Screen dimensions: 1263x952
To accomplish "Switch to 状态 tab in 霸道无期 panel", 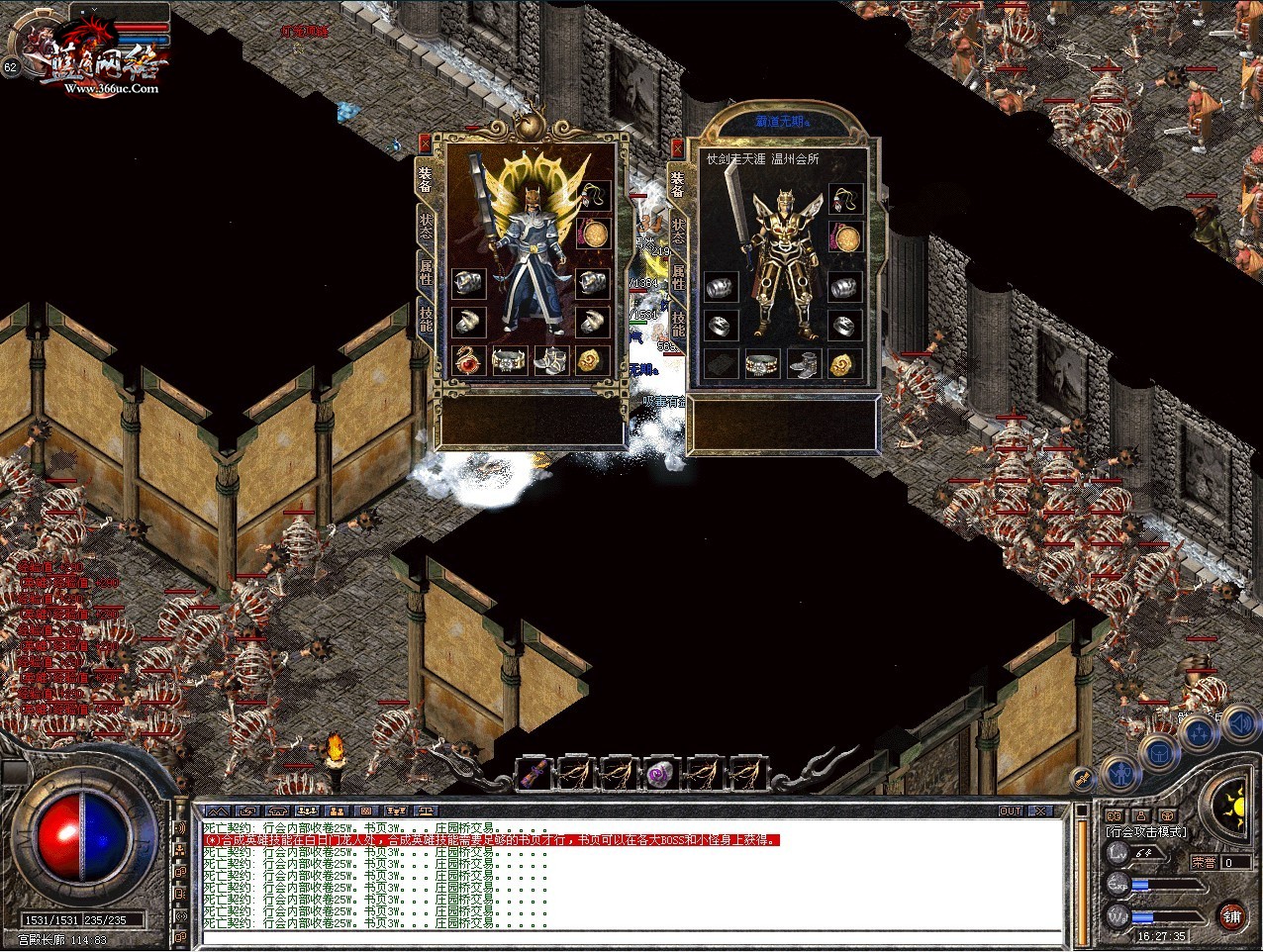I will (678, 232).
